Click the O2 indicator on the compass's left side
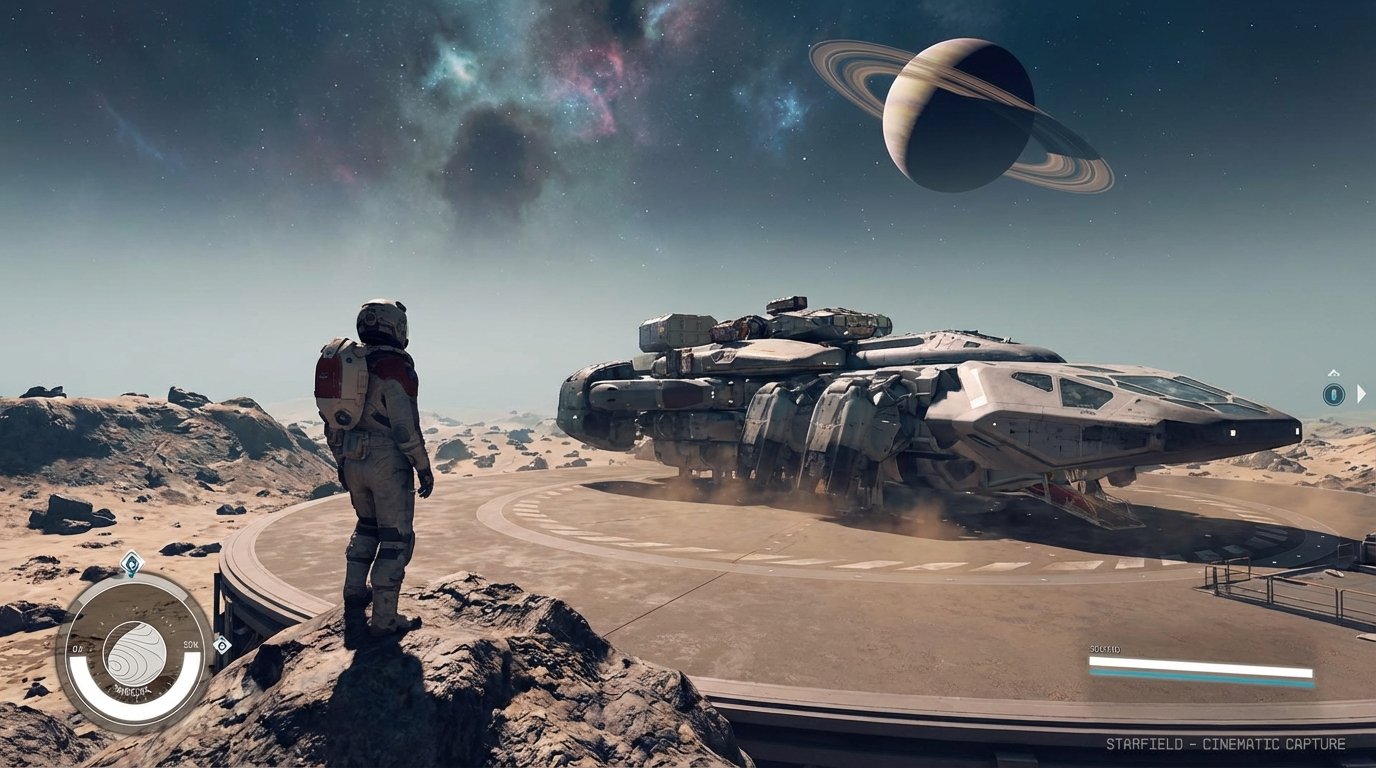The width and height of the screenshot is (1376, 768). point(77,648)
